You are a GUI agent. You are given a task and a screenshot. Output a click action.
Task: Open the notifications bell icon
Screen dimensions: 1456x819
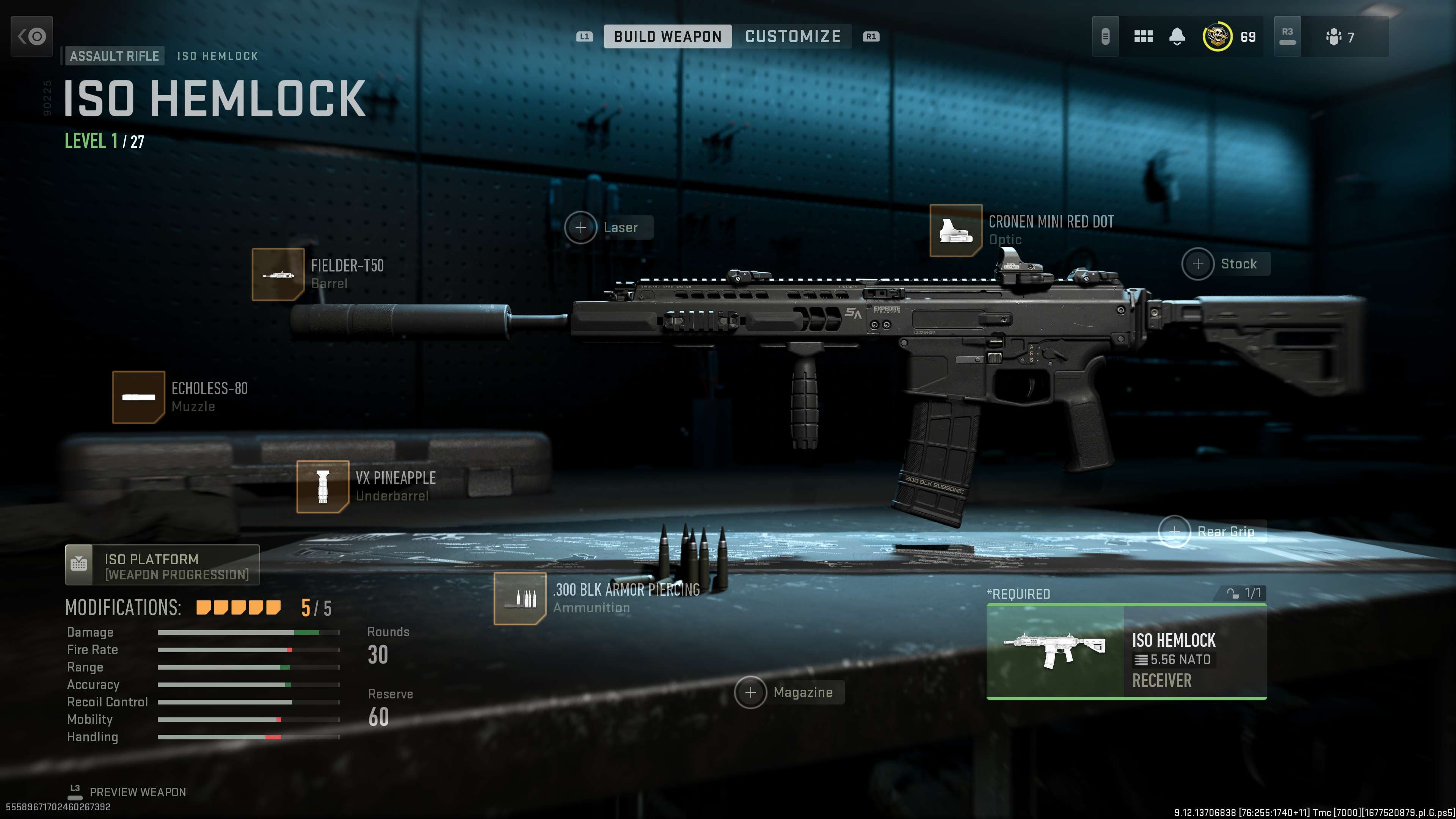(1176, 36)
